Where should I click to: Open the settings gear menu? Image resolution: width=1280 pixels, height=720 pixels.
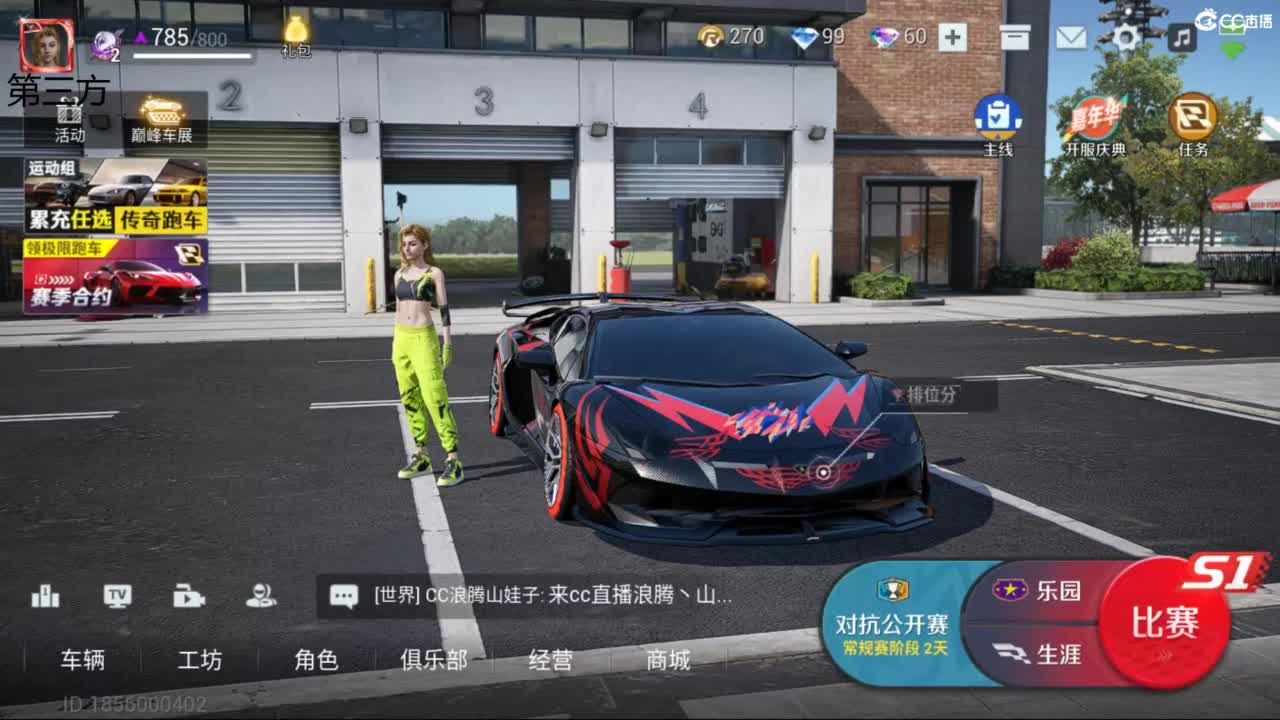coord(1126,36)
